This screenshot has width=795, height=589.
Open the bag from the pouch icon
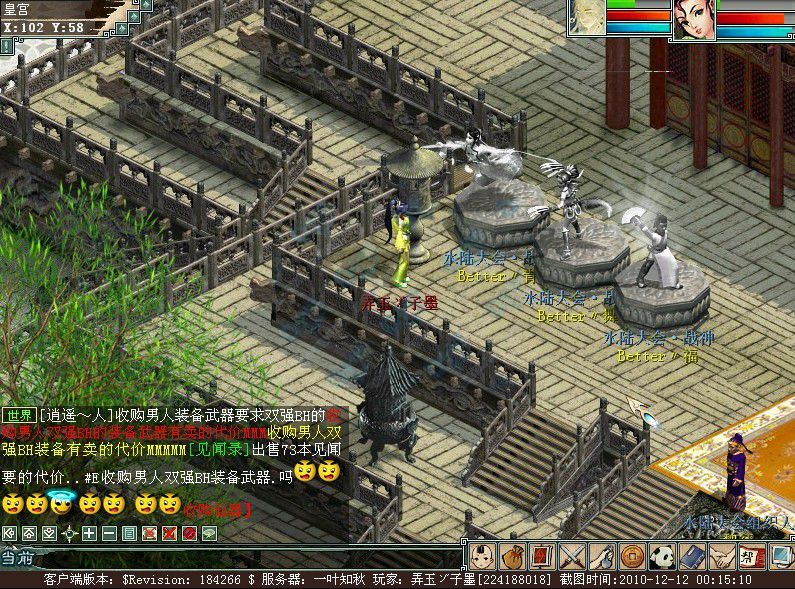(513, 556)
